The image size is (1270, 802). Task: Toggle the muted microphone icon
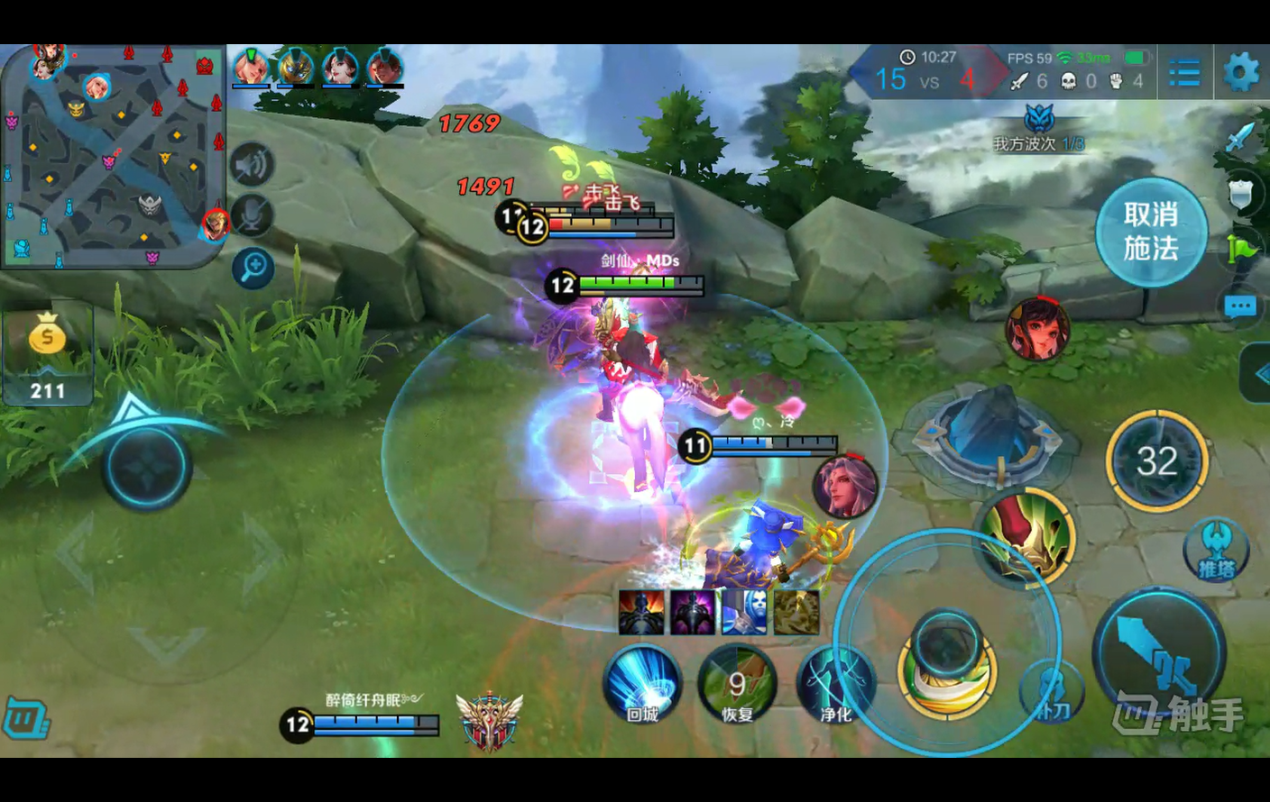[252, 216]
